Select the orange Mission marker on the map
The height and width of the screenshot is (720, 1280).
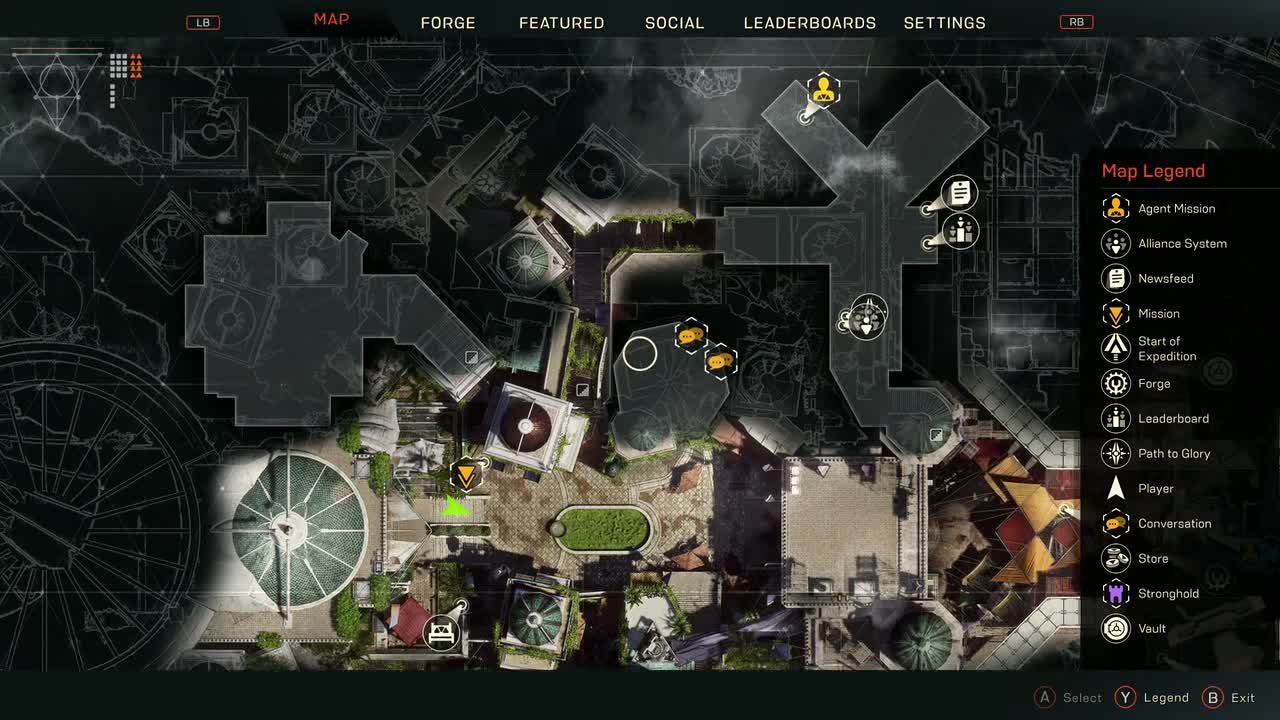pyautogui.click(x=465, y=474)
